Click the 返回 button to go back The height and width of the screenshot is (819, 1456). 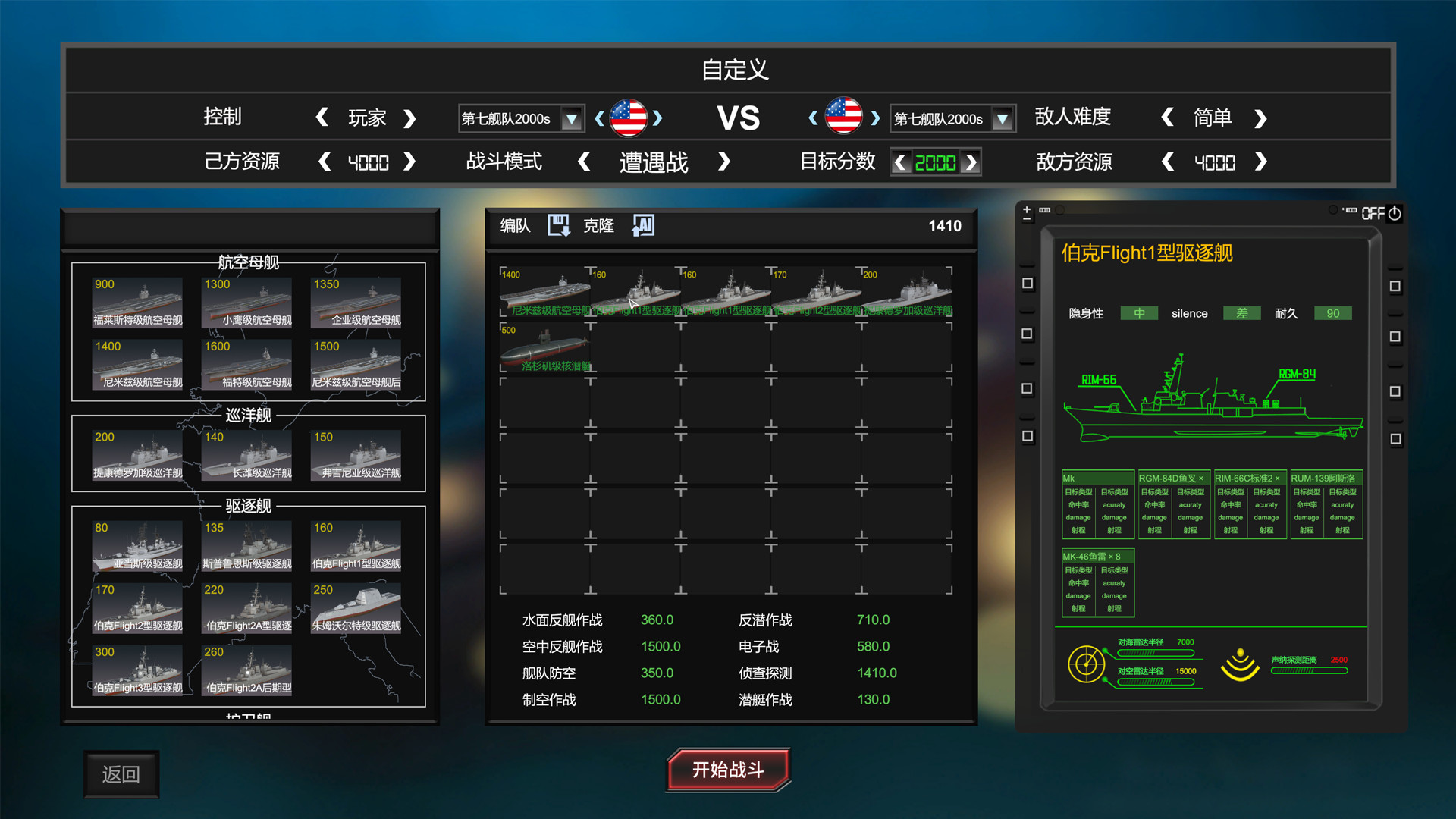(x=121, y=773)
